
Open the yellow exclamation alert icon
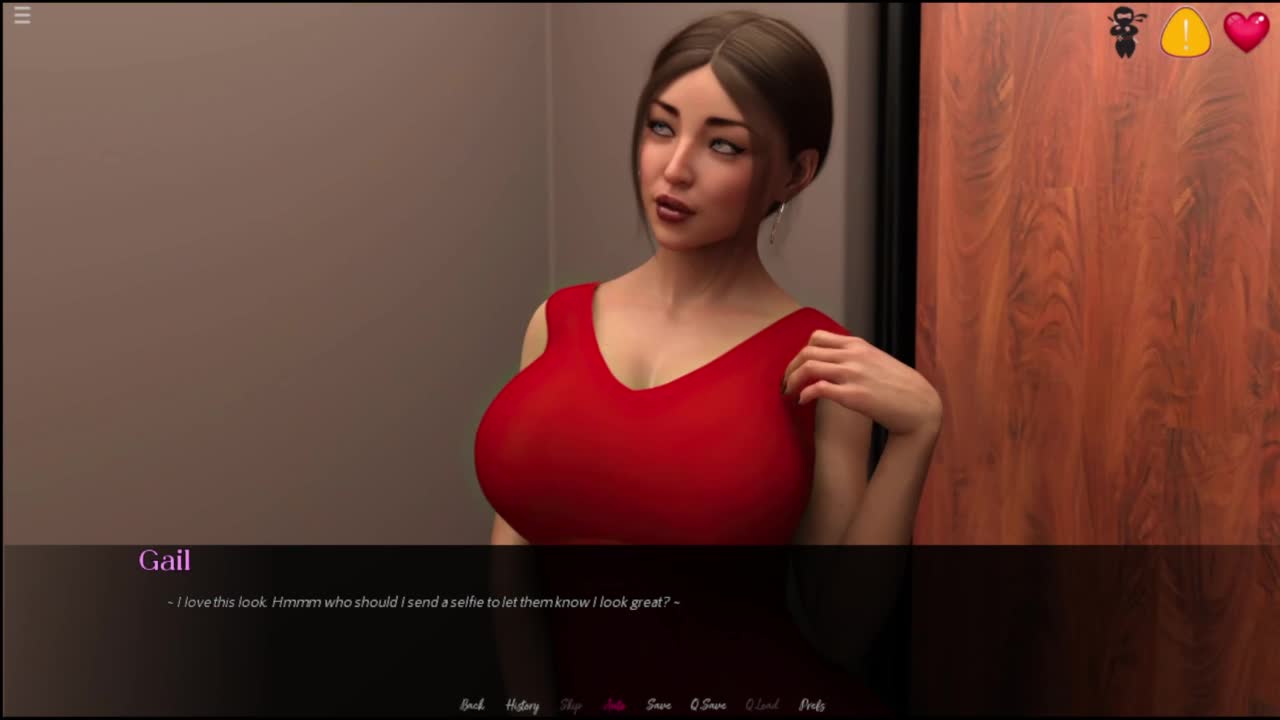point(1186,32)
